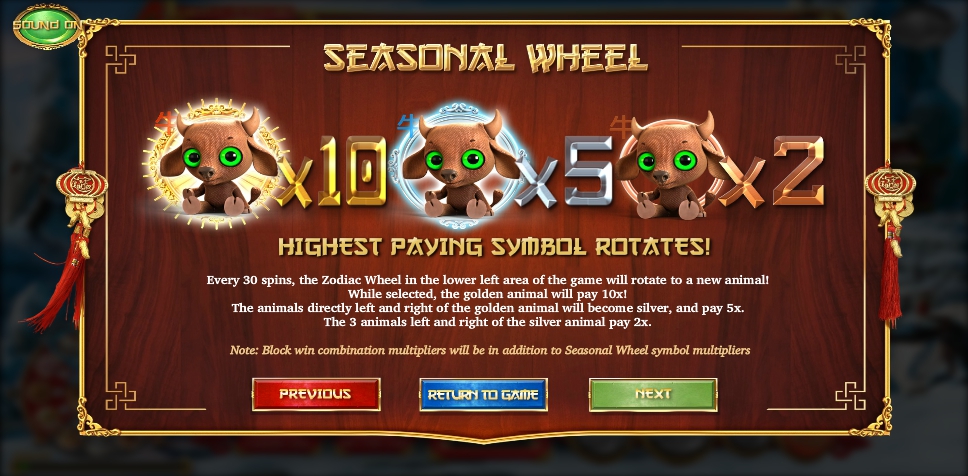The image size is (968, 476).
Task: Go to the Previous help page
Action: click(x=315, y=394)
